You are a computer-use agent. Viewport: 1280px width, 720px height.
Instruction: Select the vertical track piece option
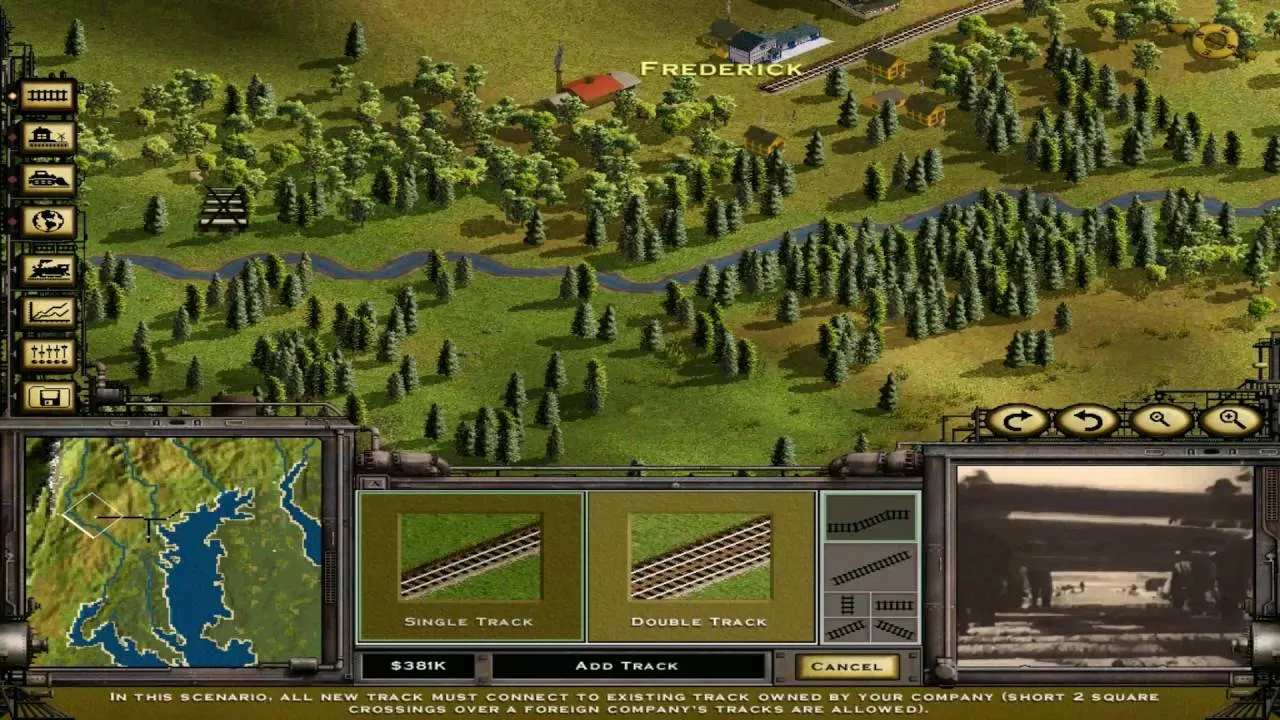[845, 605]
